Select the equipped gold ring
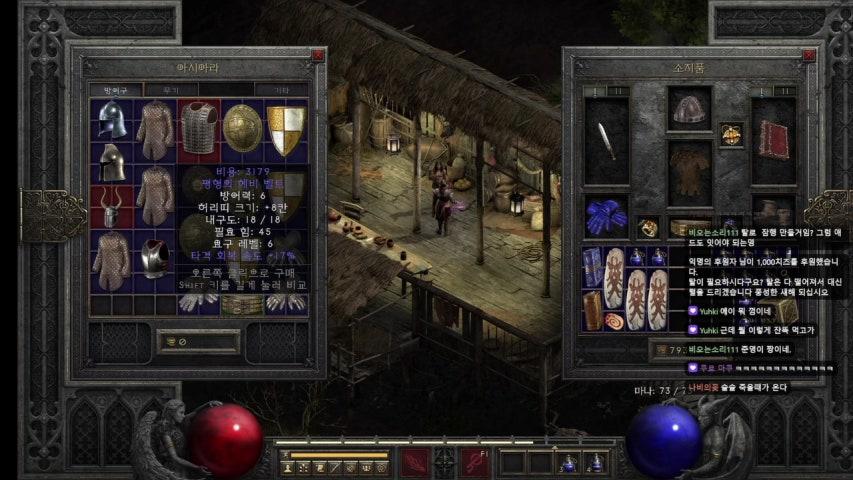Viewport: 853px width, 480px height. pos(647,227)
